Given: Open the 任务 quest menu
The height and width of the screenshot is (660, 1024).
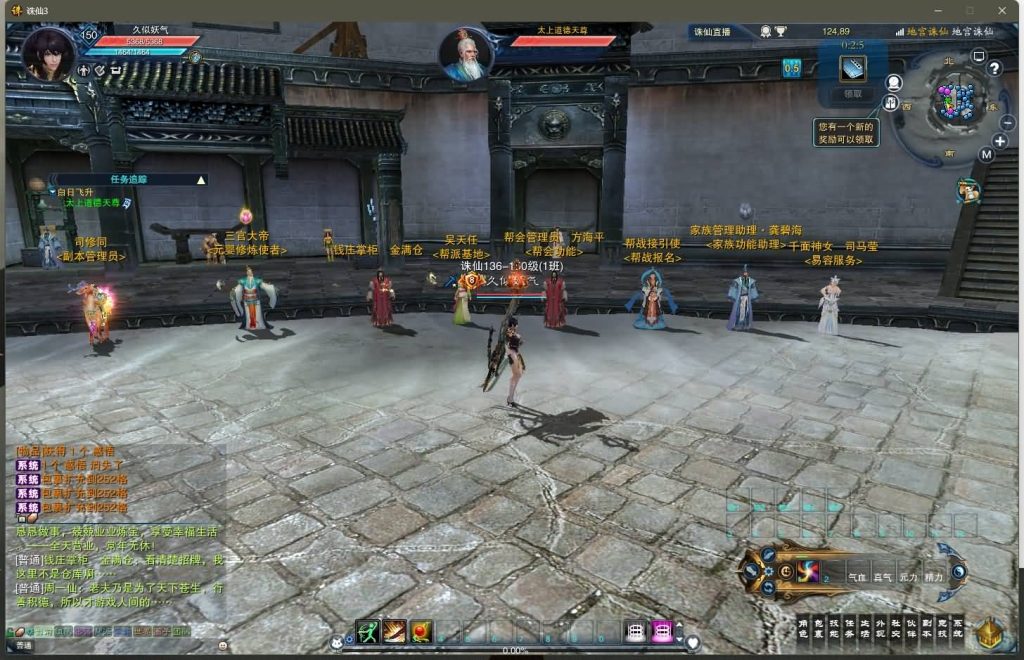Looking at the screenshot, I should pyautogui.click(x=849, y=628).
